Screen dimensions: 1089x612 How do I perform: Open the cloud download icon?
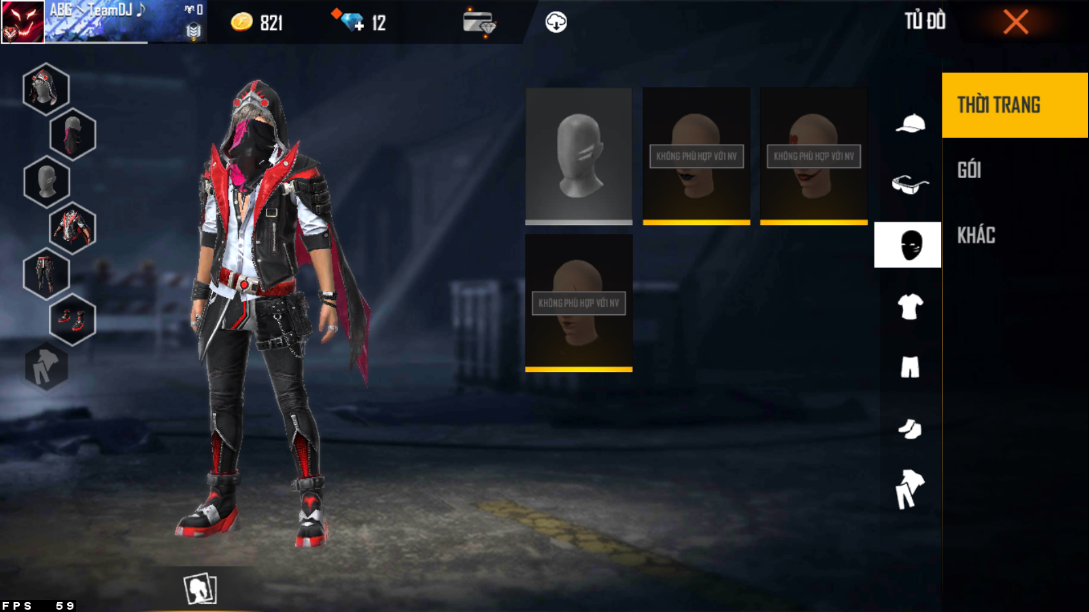556,22
